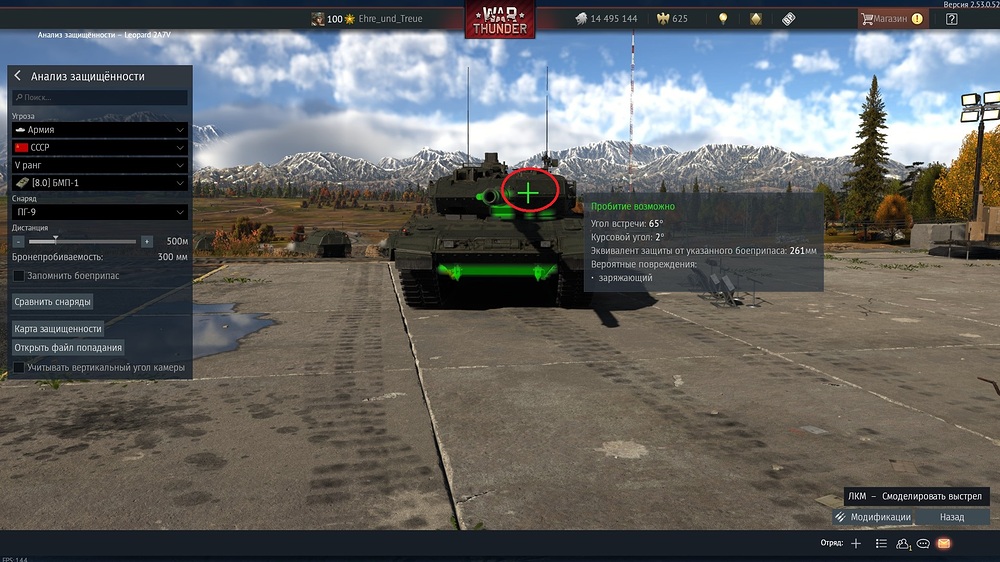Image resolution: width=1000 pixels, height=562 pixels.
Task: Focus the Поиск search field
Action: click(100, 98)
